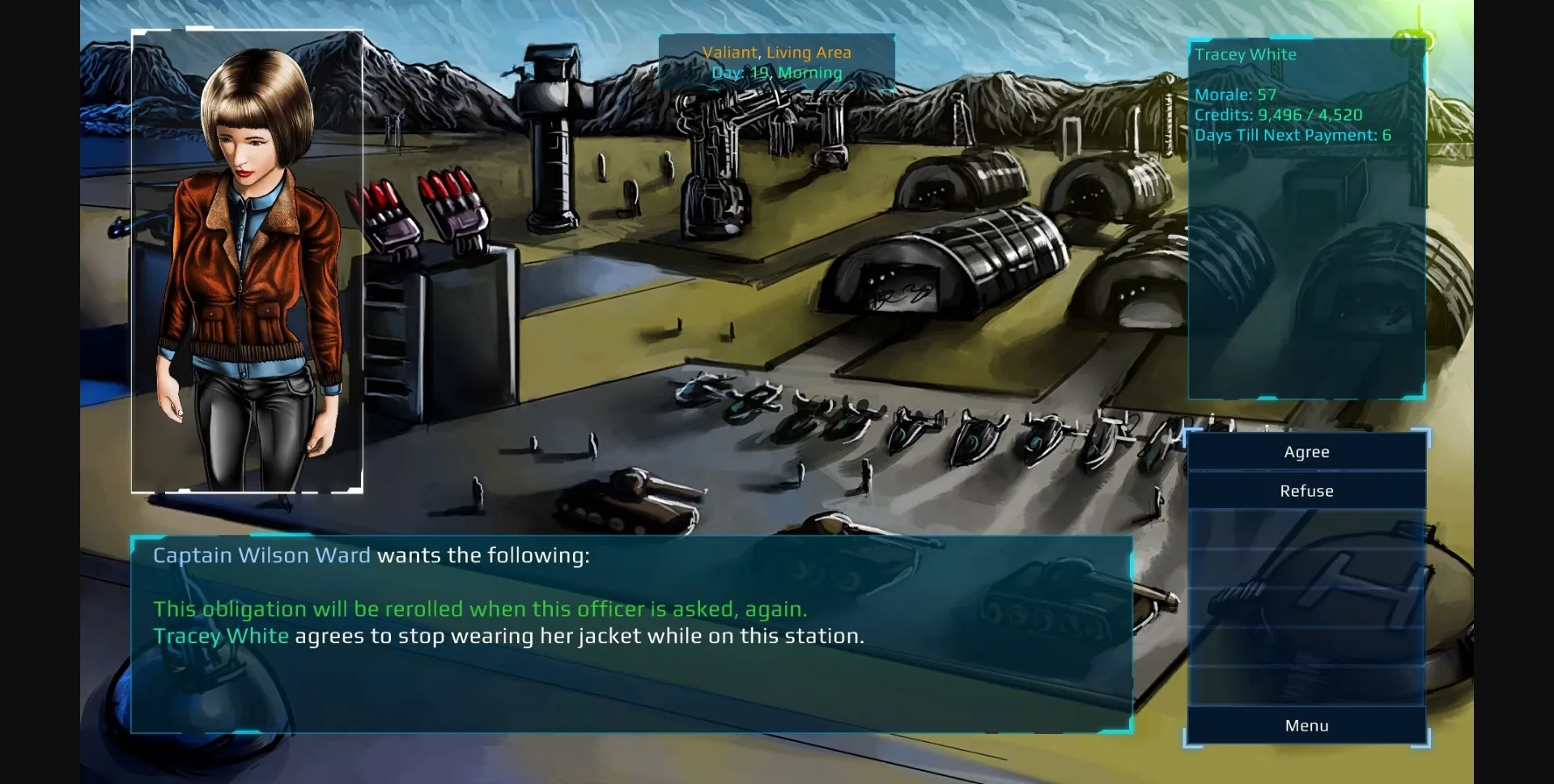Click the Valiant, Living Area location header
1554x784 pixels.
(777, 52)
